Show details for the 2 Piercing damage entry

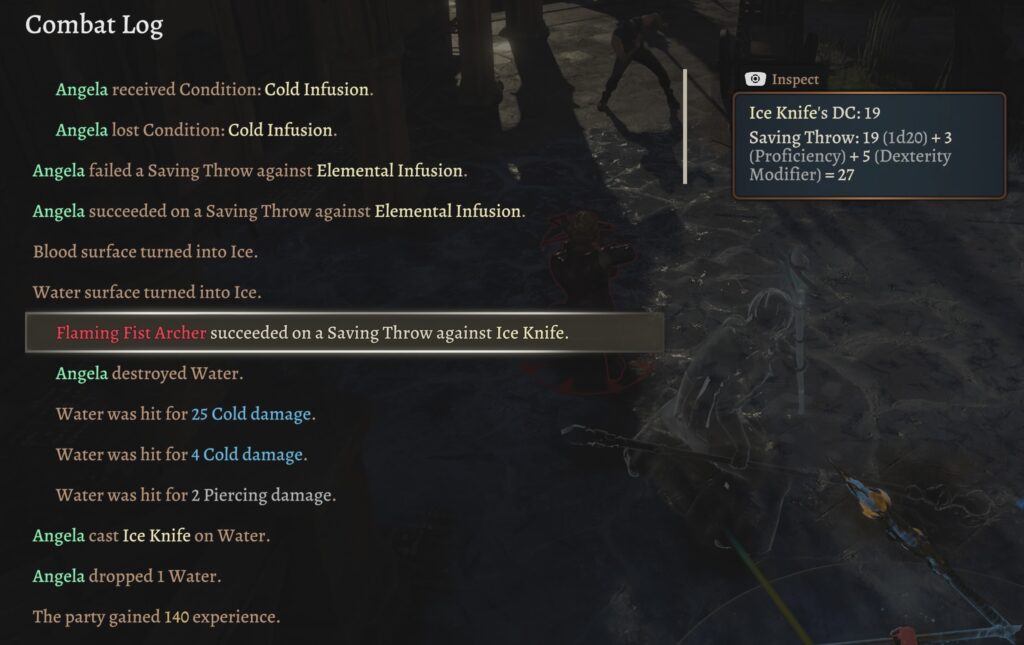(x=196, y=495)
